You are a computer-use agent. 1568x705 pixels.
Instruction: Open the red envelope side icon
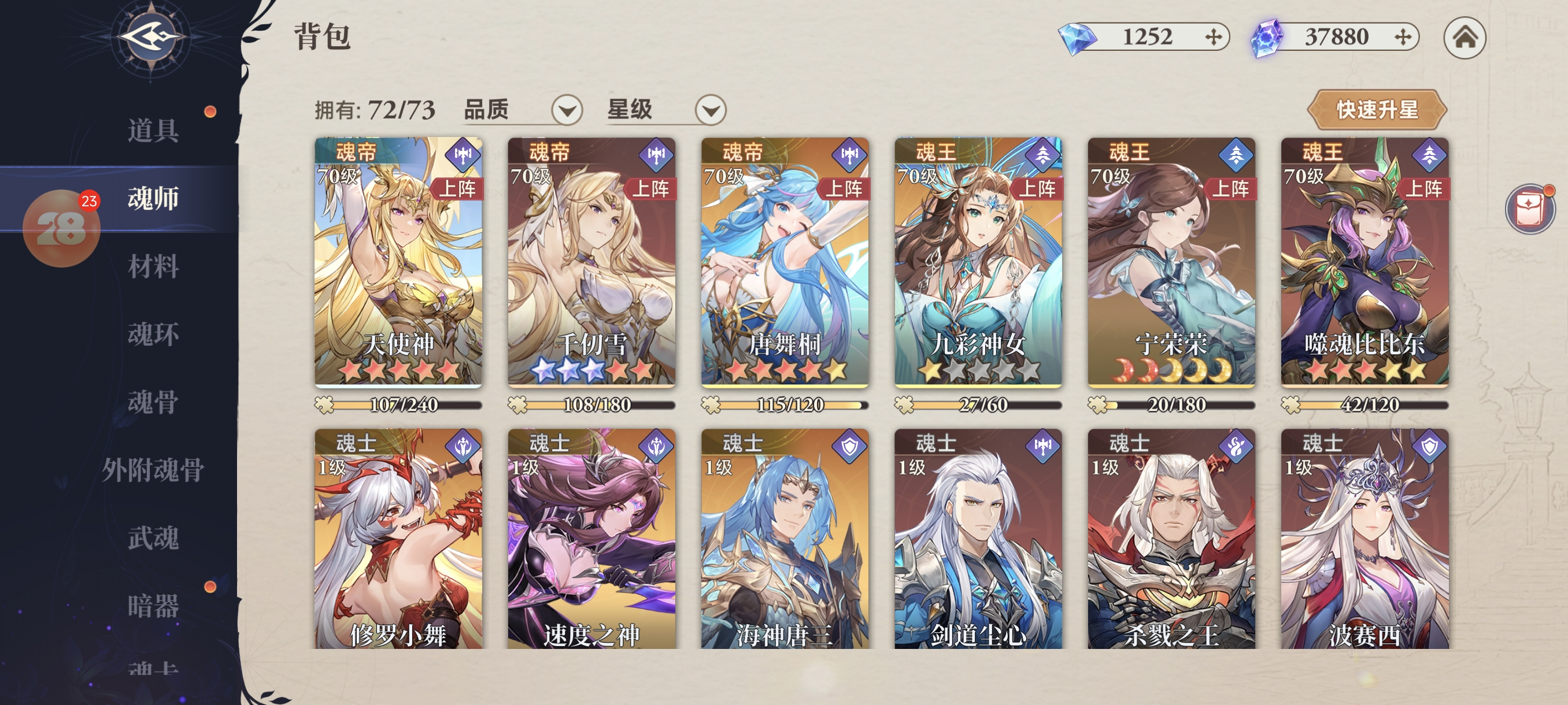tap(1529, 209)
